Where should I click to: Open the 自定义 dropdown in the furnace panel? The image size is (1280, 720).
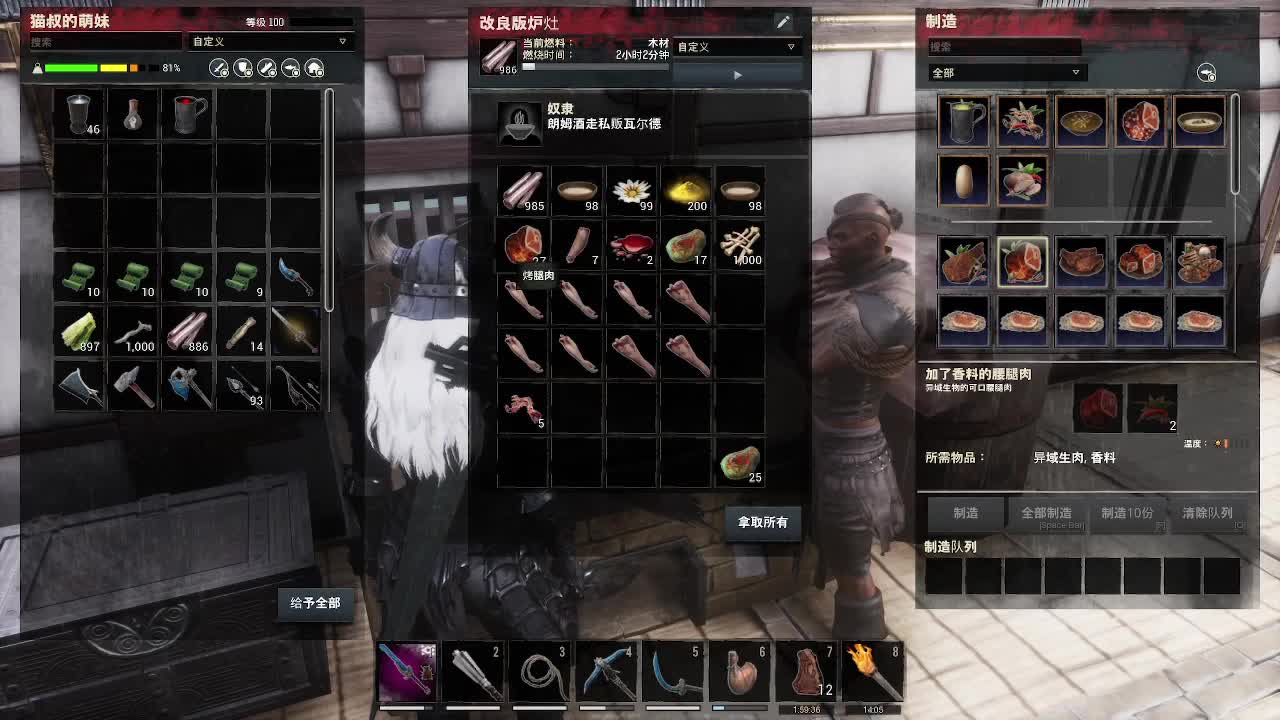tap(737, 47)
